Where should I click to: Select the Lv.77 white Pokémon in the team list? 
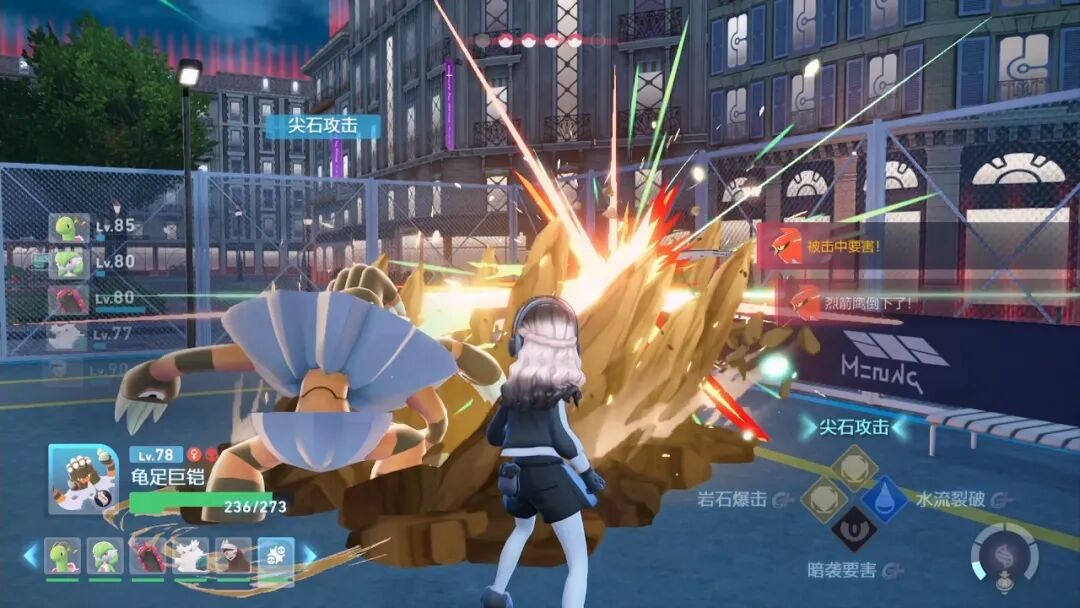69,335
